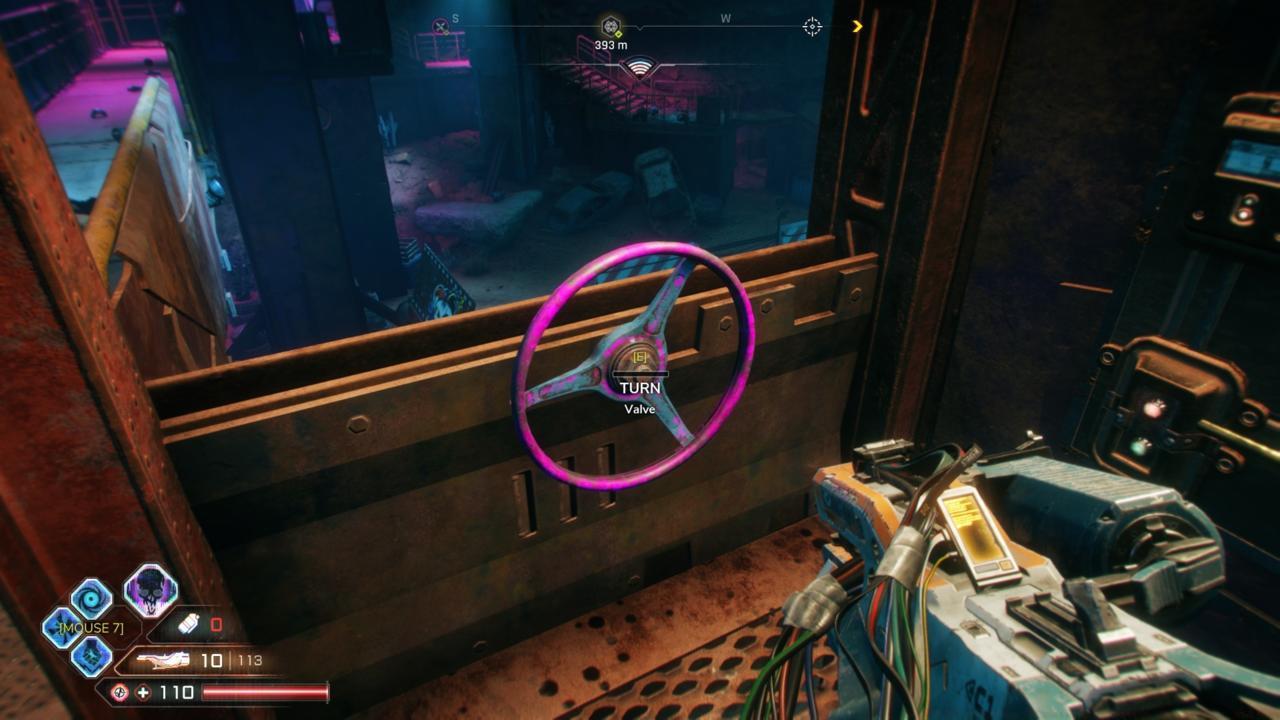Click the red resistance emblem icon
The width and height of the screenshot is (1280, 720).
pos(120,692)
